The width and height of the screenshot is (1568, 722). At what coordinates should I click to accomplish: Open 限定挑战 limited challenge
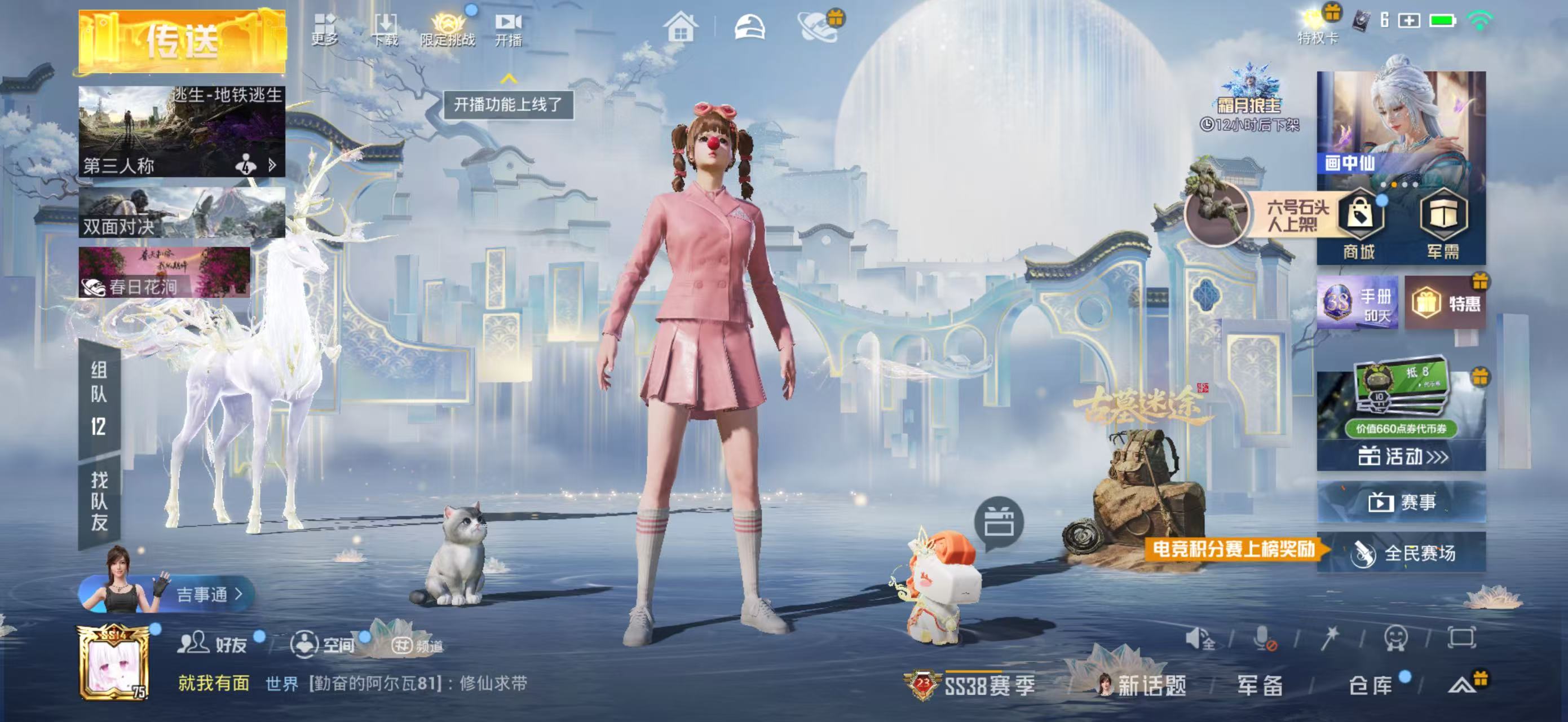coord(448,30)
